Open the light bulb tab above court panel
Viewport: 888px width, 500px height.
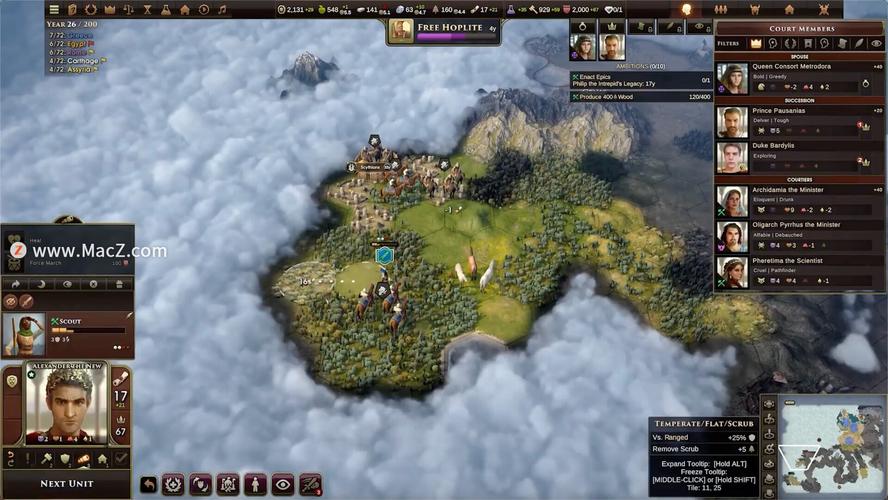(686, 9)
